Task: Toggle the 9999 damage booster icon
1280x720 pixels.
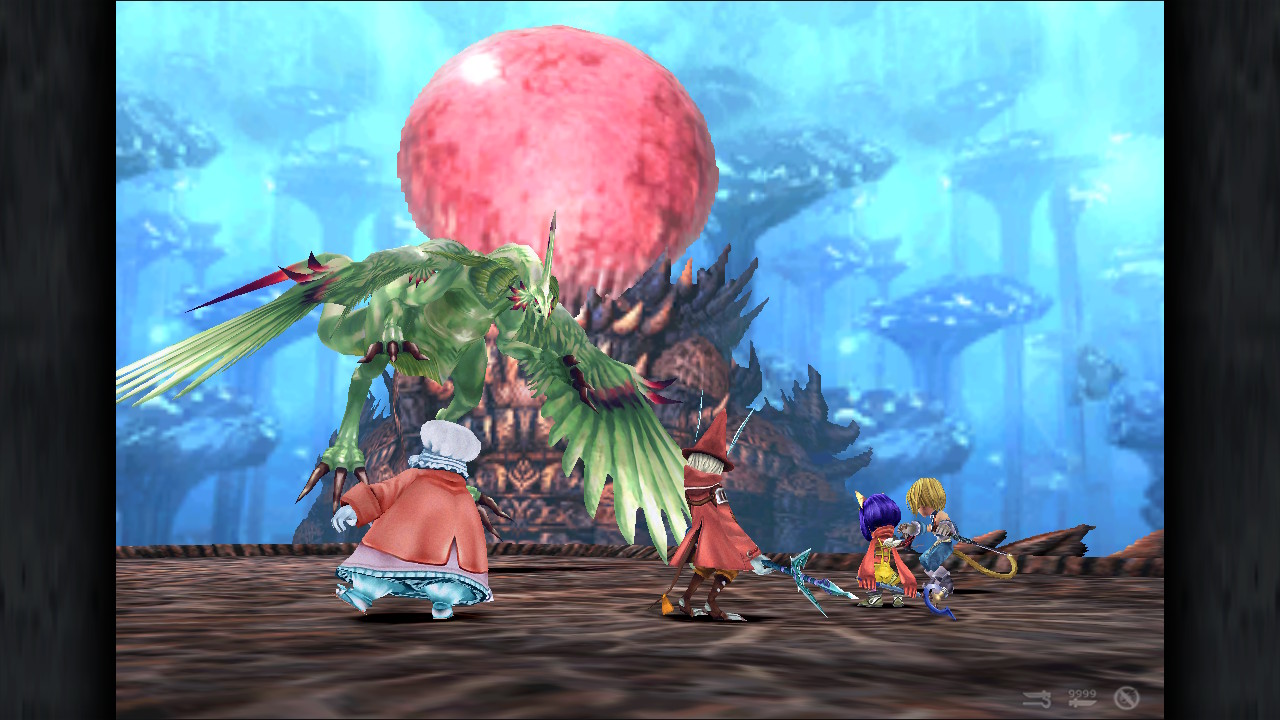Action: point(1081,698)
